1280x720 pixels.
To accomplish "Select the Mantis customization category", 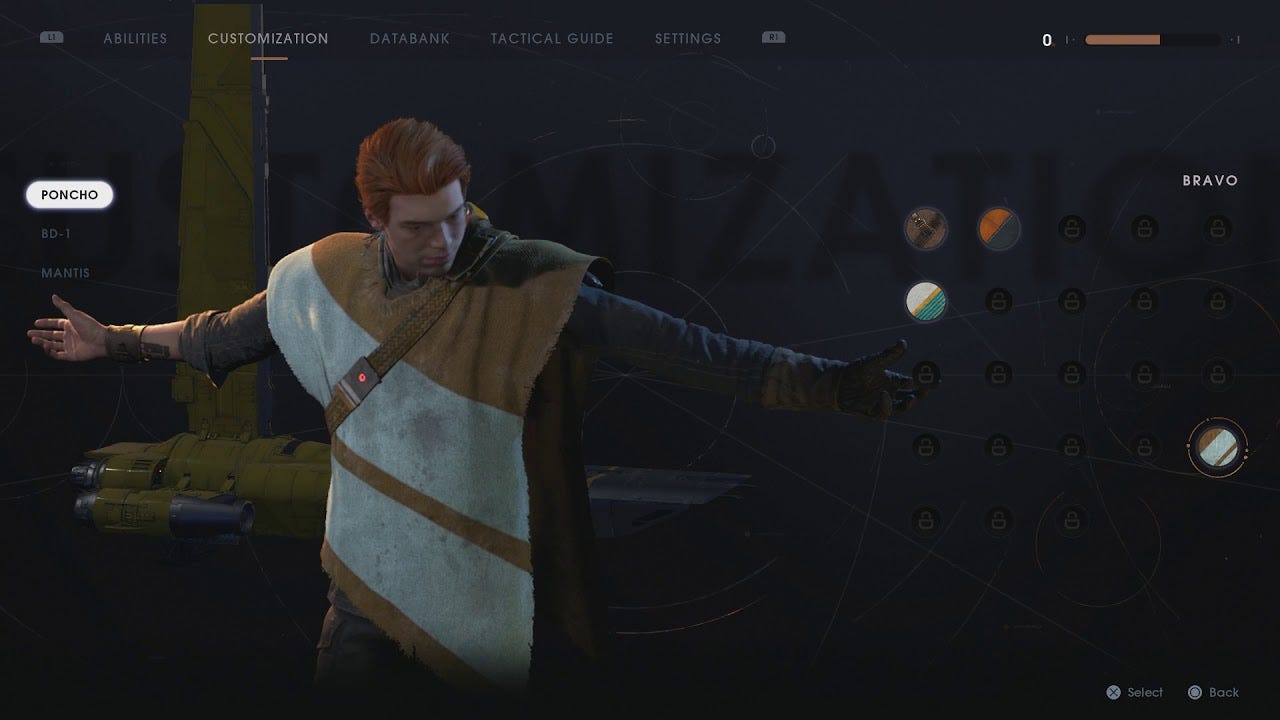I will [65, 273].
